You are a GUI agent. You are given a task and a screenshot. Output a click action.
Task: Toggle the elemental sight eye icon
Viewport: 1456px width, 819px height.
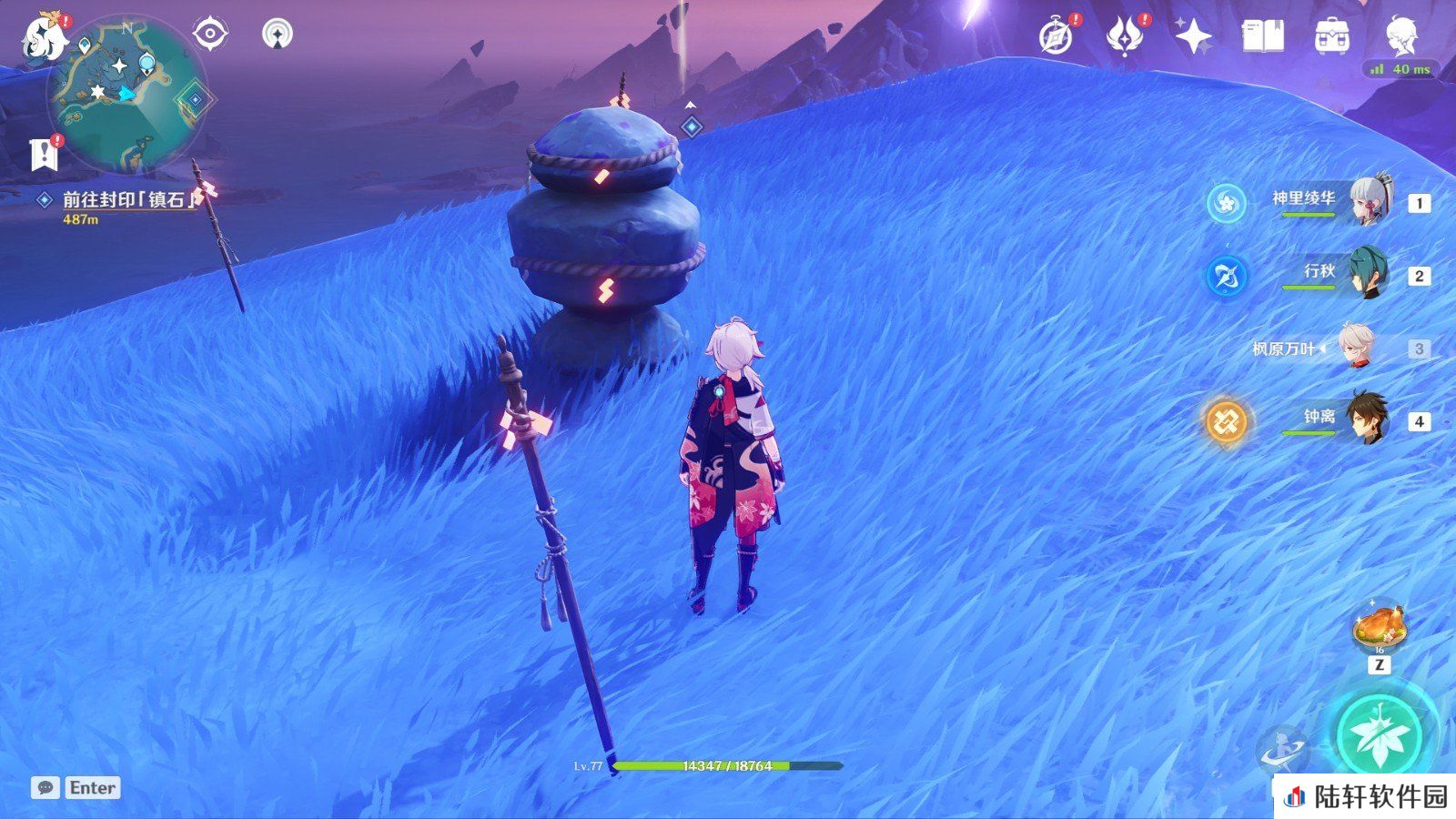point(210,35)
